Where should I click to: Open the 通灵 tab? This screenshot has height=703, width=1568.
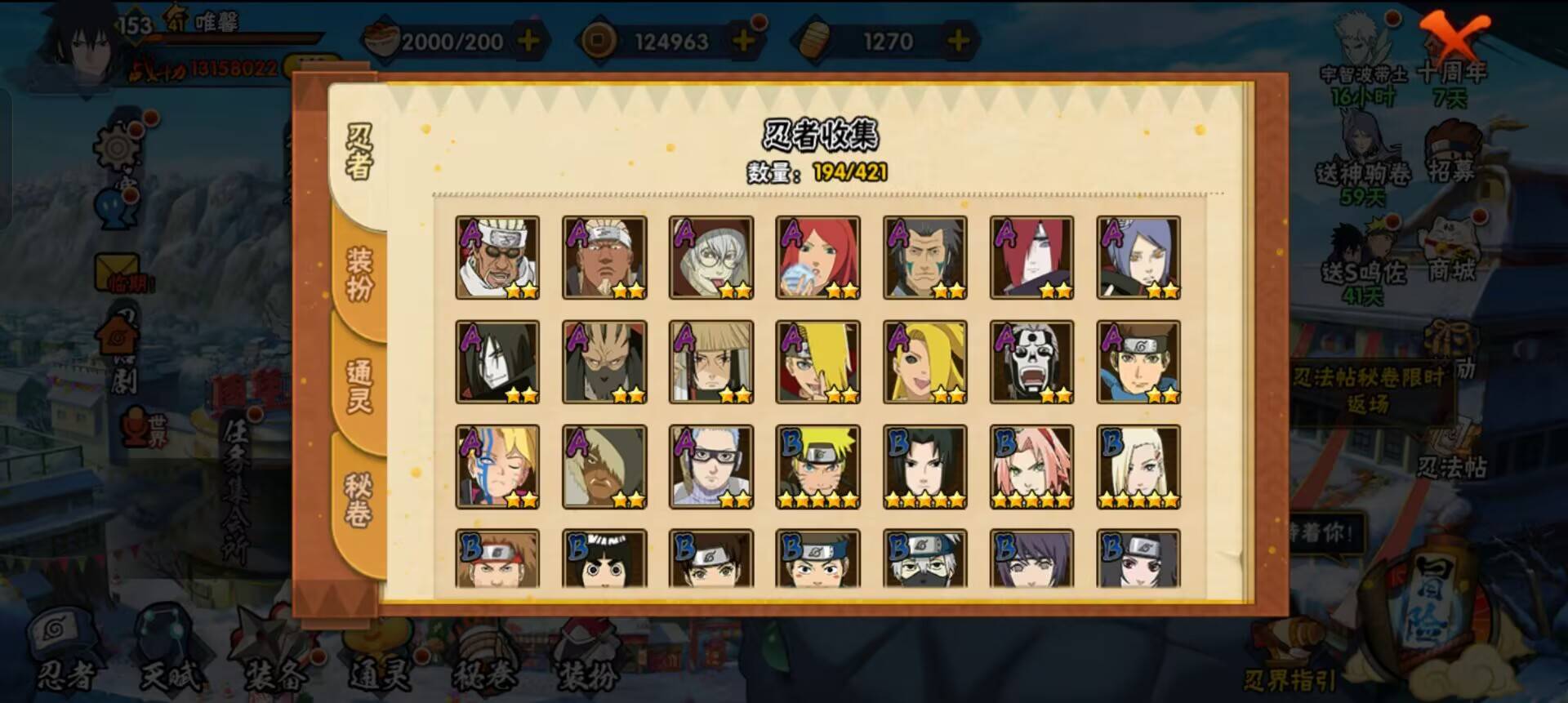359,386
